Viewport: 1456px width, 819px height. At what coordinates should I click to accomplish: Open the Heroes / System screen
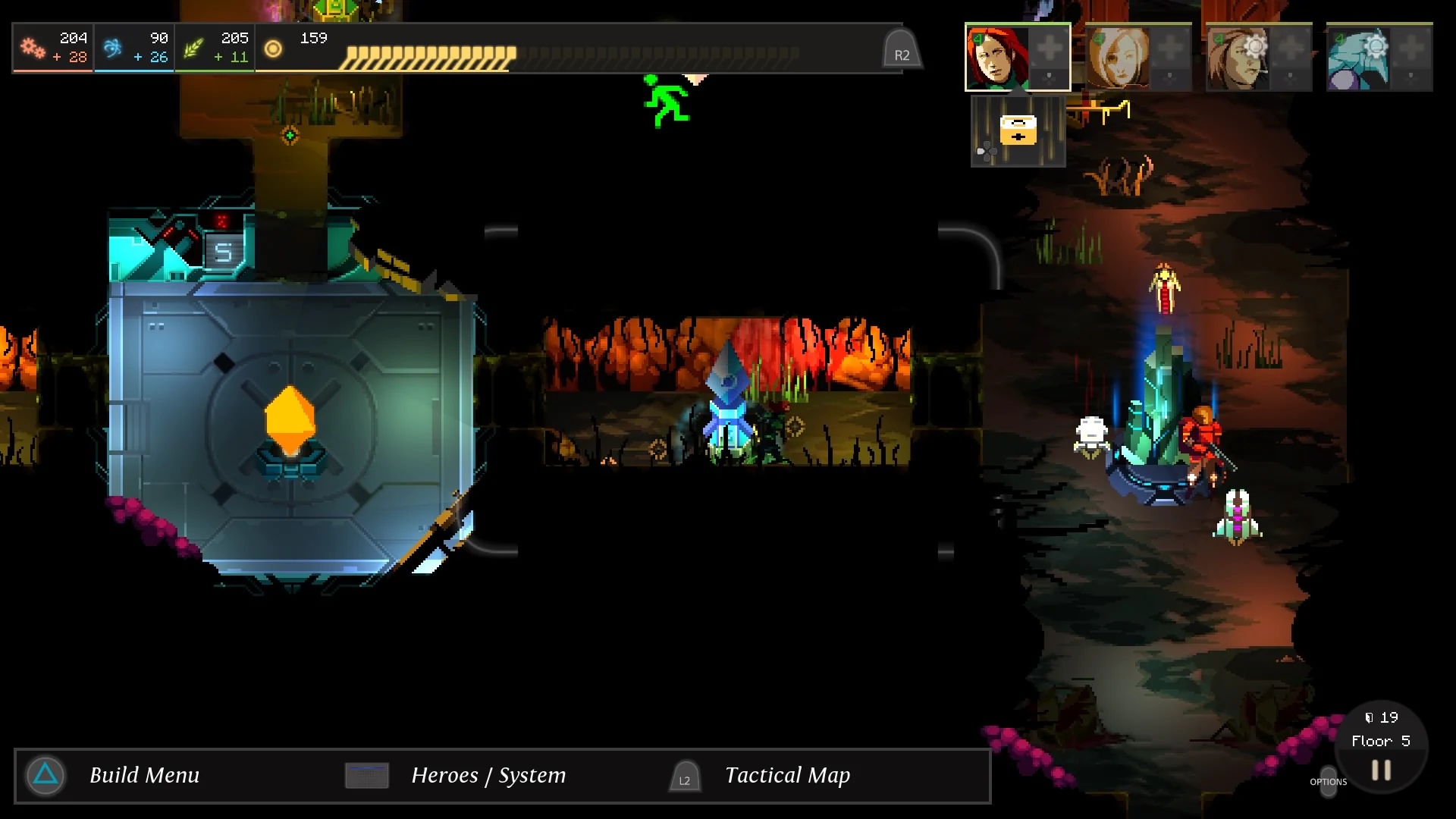(x=488, y=776)
